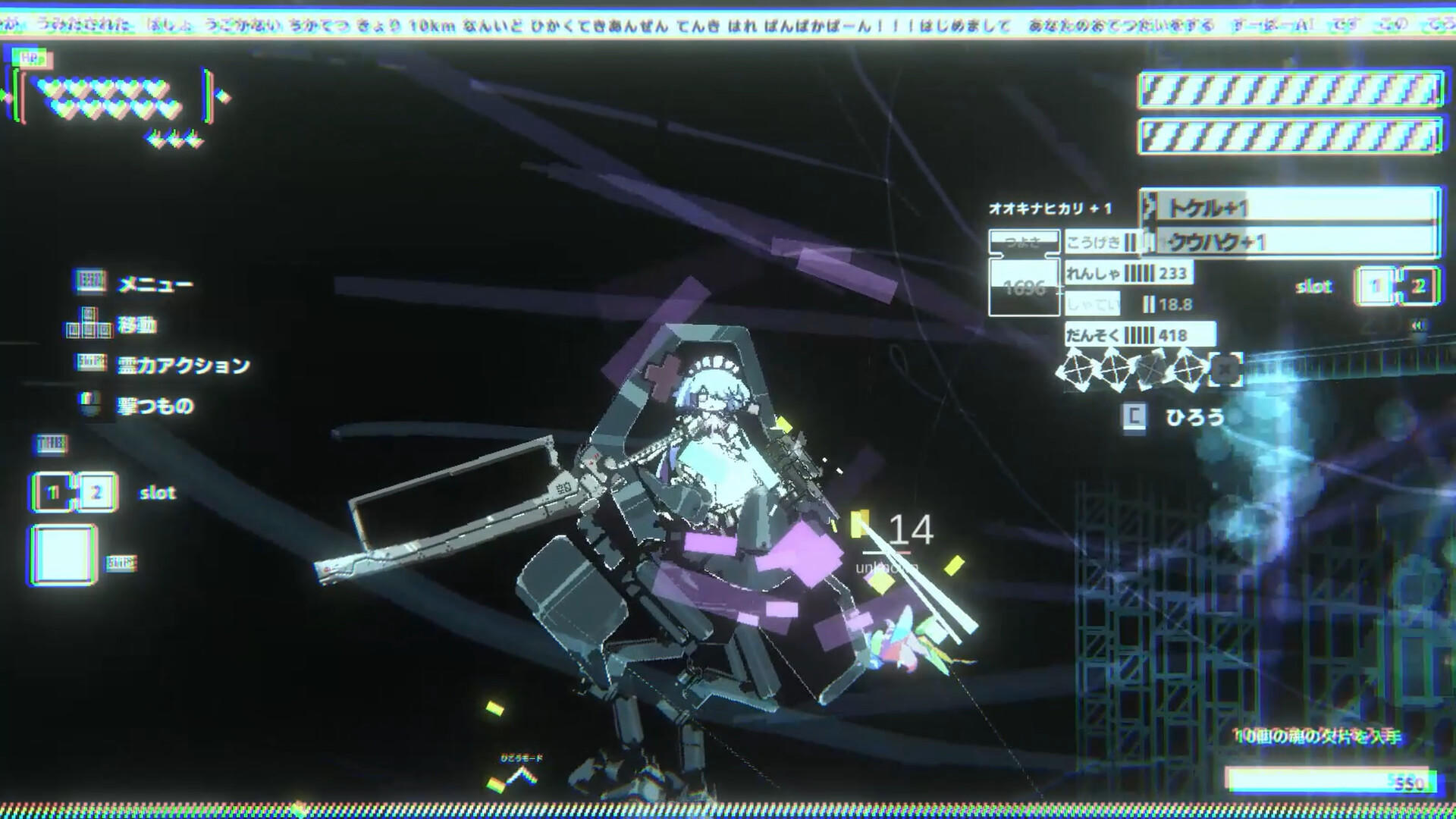Click the X icon at the end of the gem row
1456x819 pixels.
pos(1225,369)
